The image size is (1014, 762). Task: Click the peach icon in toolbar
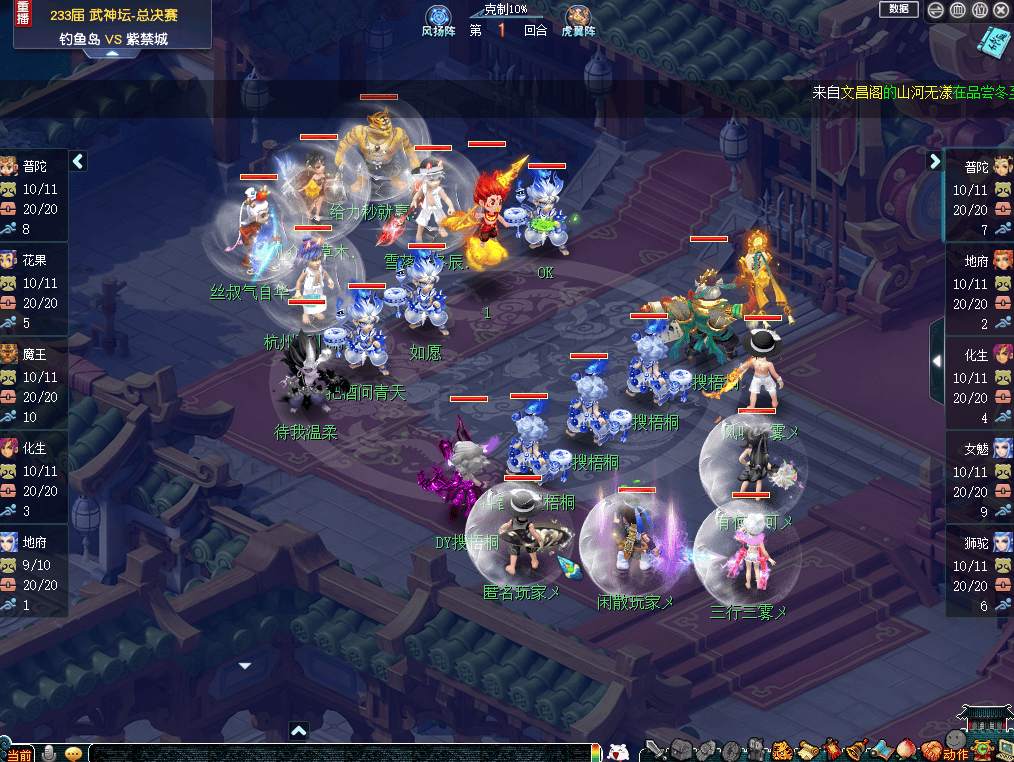point(906,749)
